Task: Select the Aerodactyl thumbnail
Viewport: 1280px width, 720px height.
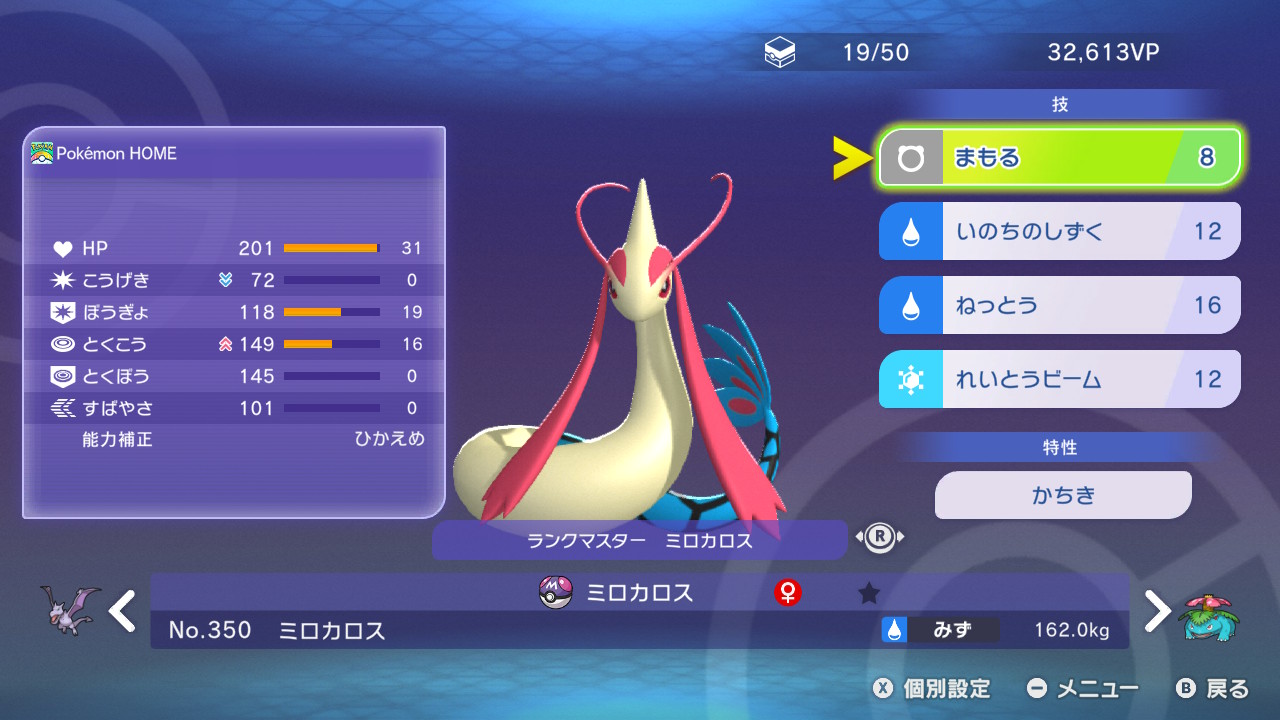Action: (70, 608)
